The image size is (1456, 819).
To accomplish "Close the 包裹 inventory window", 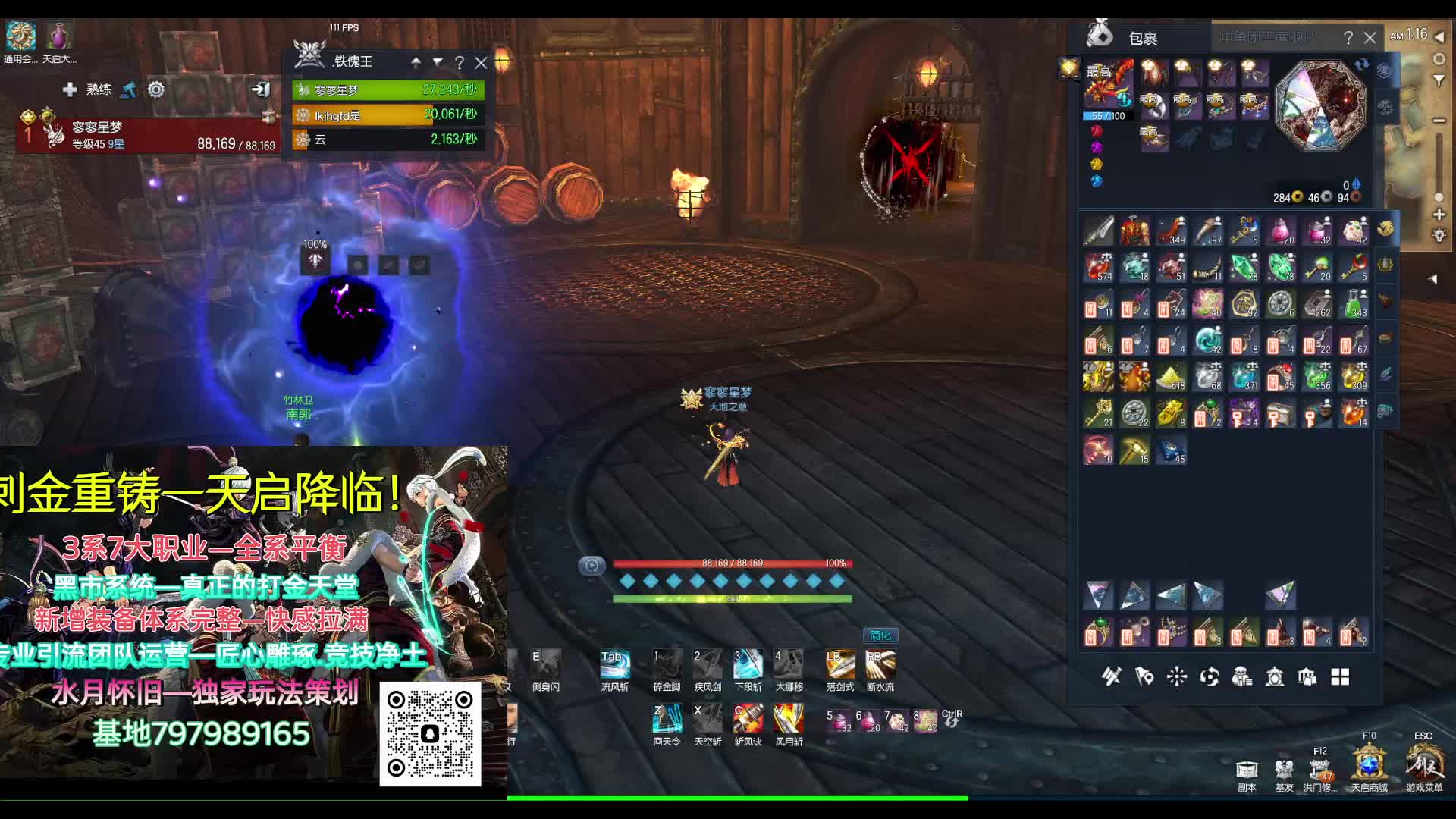I will click(1370, 38).
